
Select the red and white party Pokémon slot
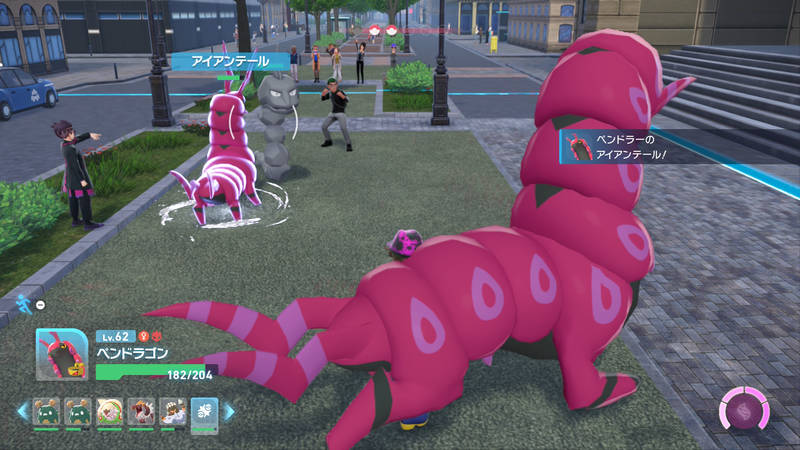tap(141, 412)
